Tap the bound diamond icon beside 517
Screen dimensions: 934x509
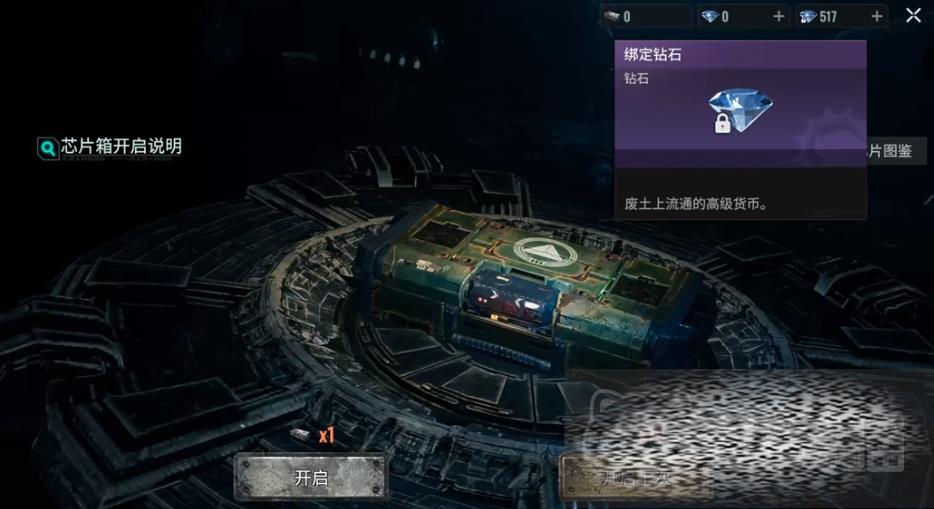click(x=808, y=17)
